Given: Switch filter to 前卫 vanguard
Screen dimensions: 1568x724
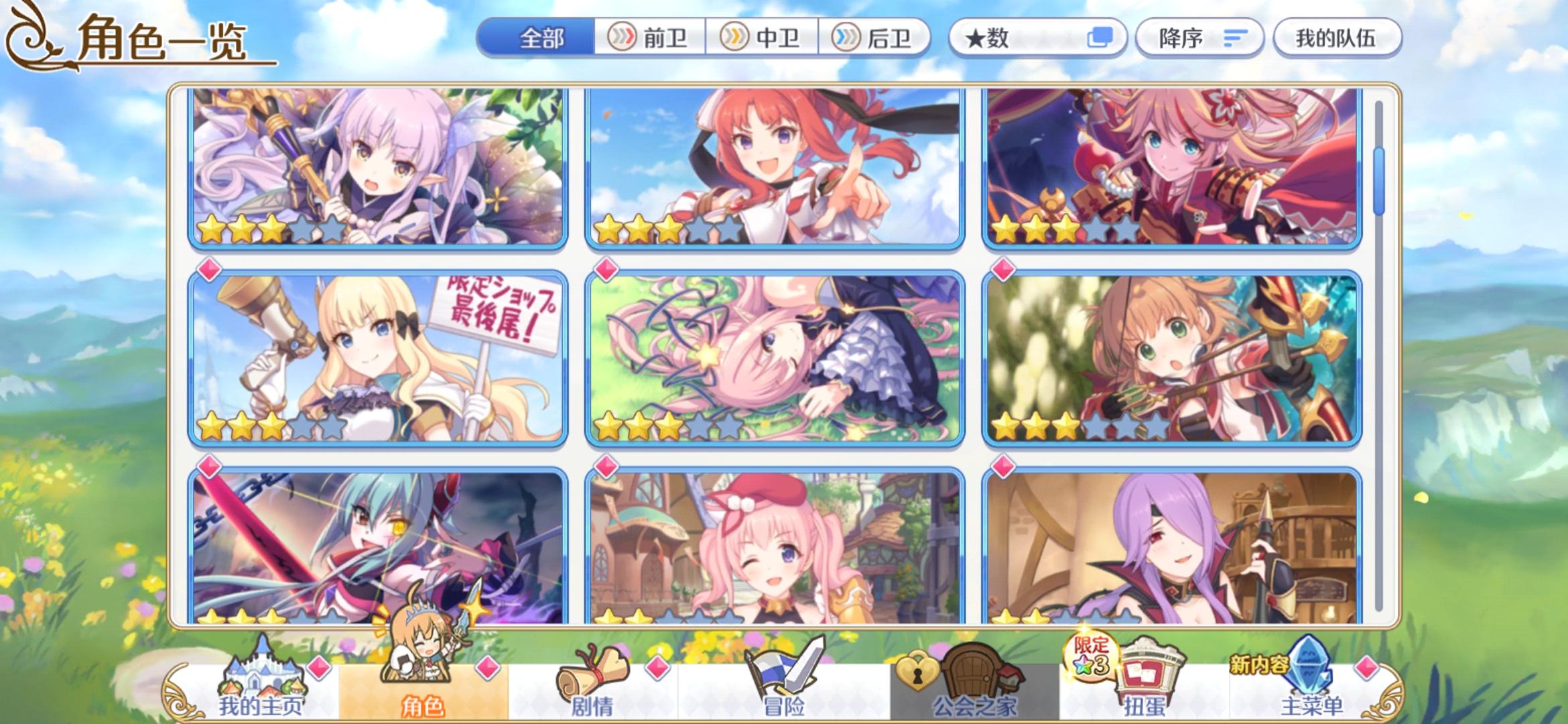Looking at the screenshot, I should click(649, 39).
